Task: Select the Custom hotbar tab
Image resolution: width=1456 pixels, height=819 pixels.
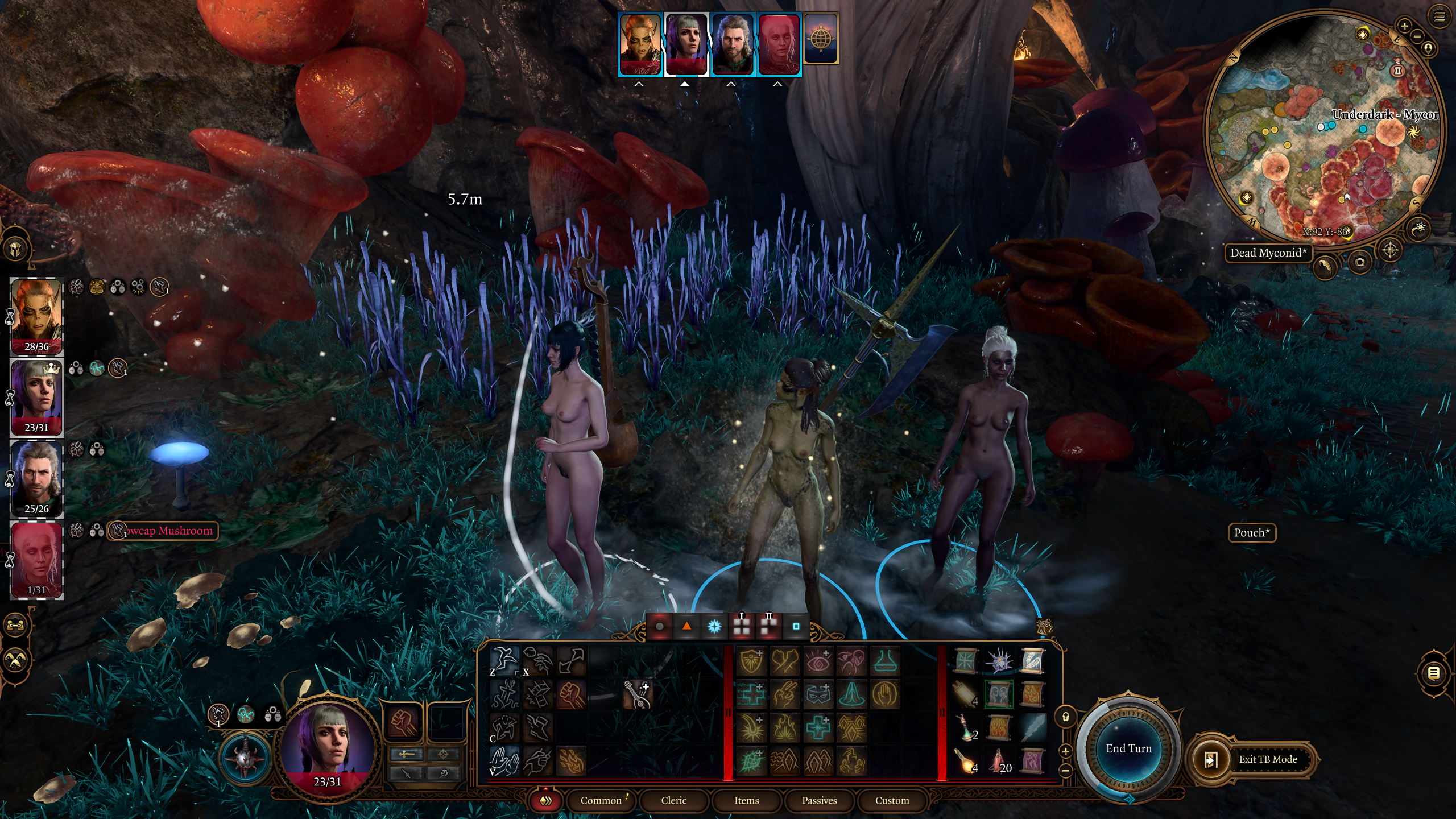Action: point(892,800)
